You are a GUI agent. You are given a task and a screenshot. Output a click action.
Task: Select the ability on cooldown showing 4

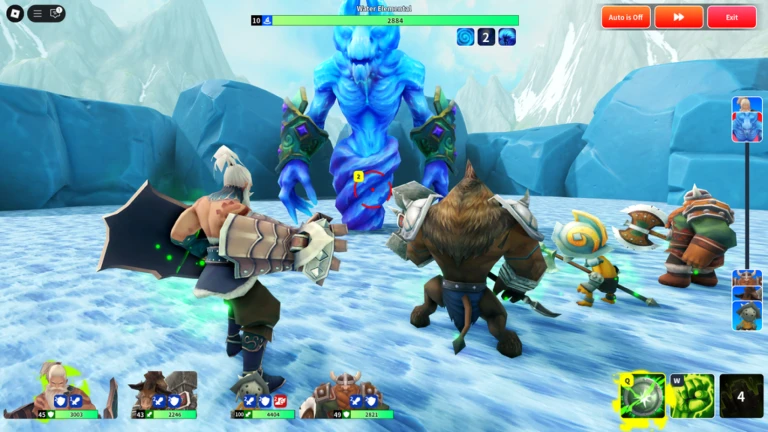[741, 396]
